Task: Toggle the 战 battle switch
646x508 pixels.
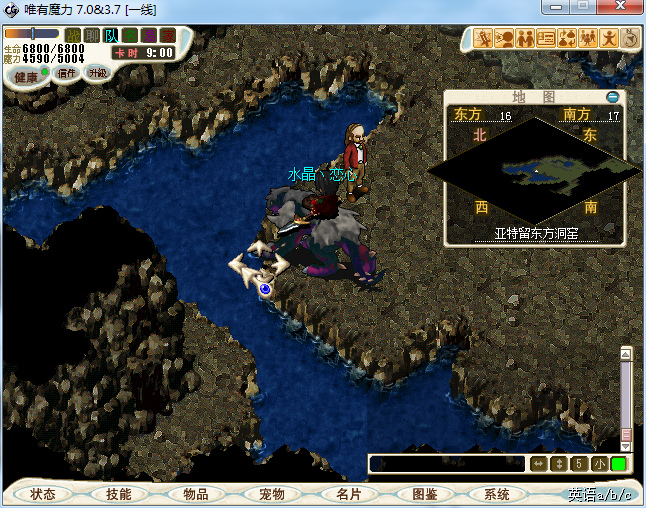Action: [x=73, y=36]
